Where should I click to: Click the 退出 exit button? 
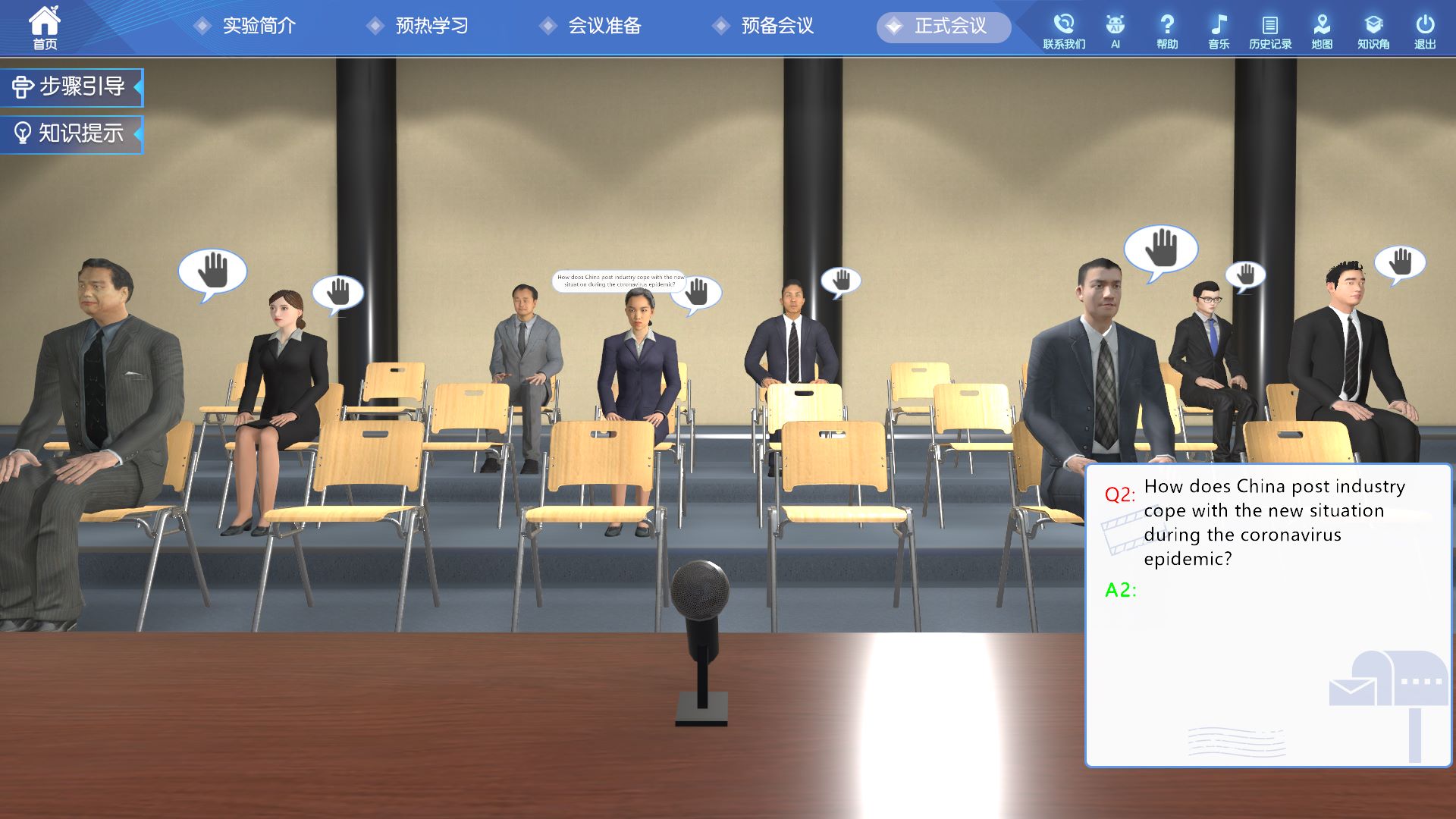1425,31
